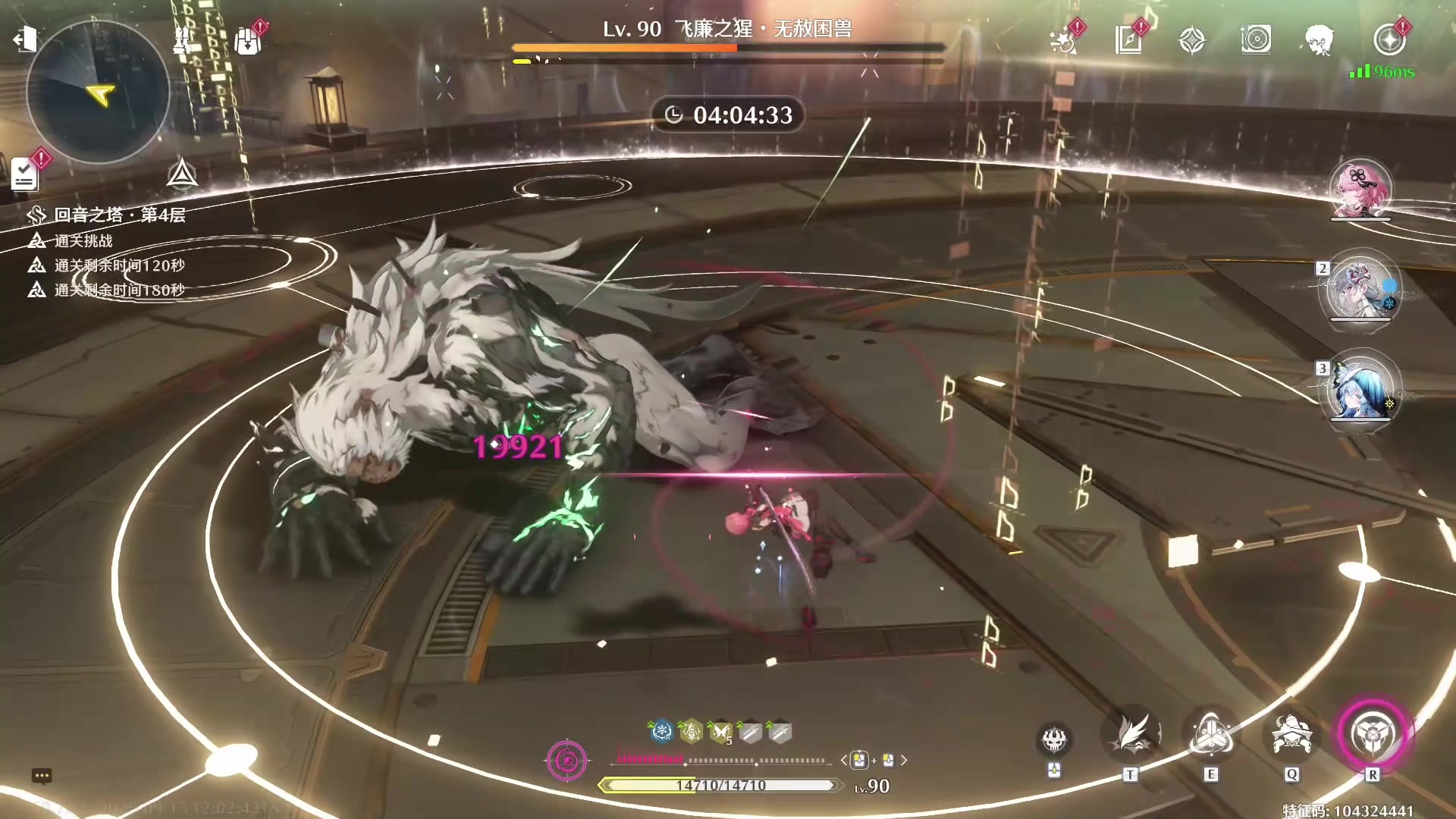Open the stars events icon
The height and width of the screenshot is (819, 1456).
pyautogui.click(x=1063, y=40)
